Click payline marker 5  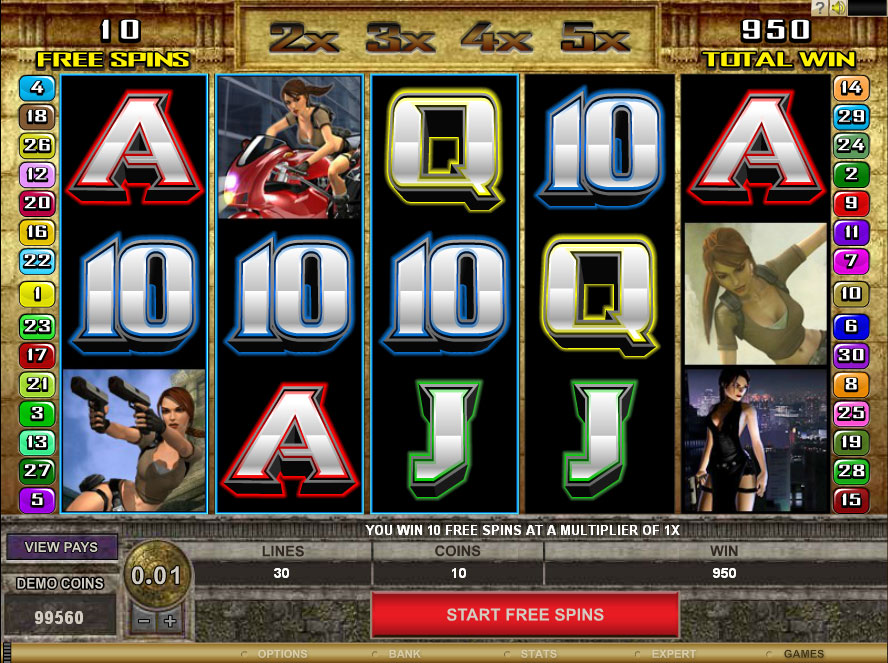coord(36,499)
